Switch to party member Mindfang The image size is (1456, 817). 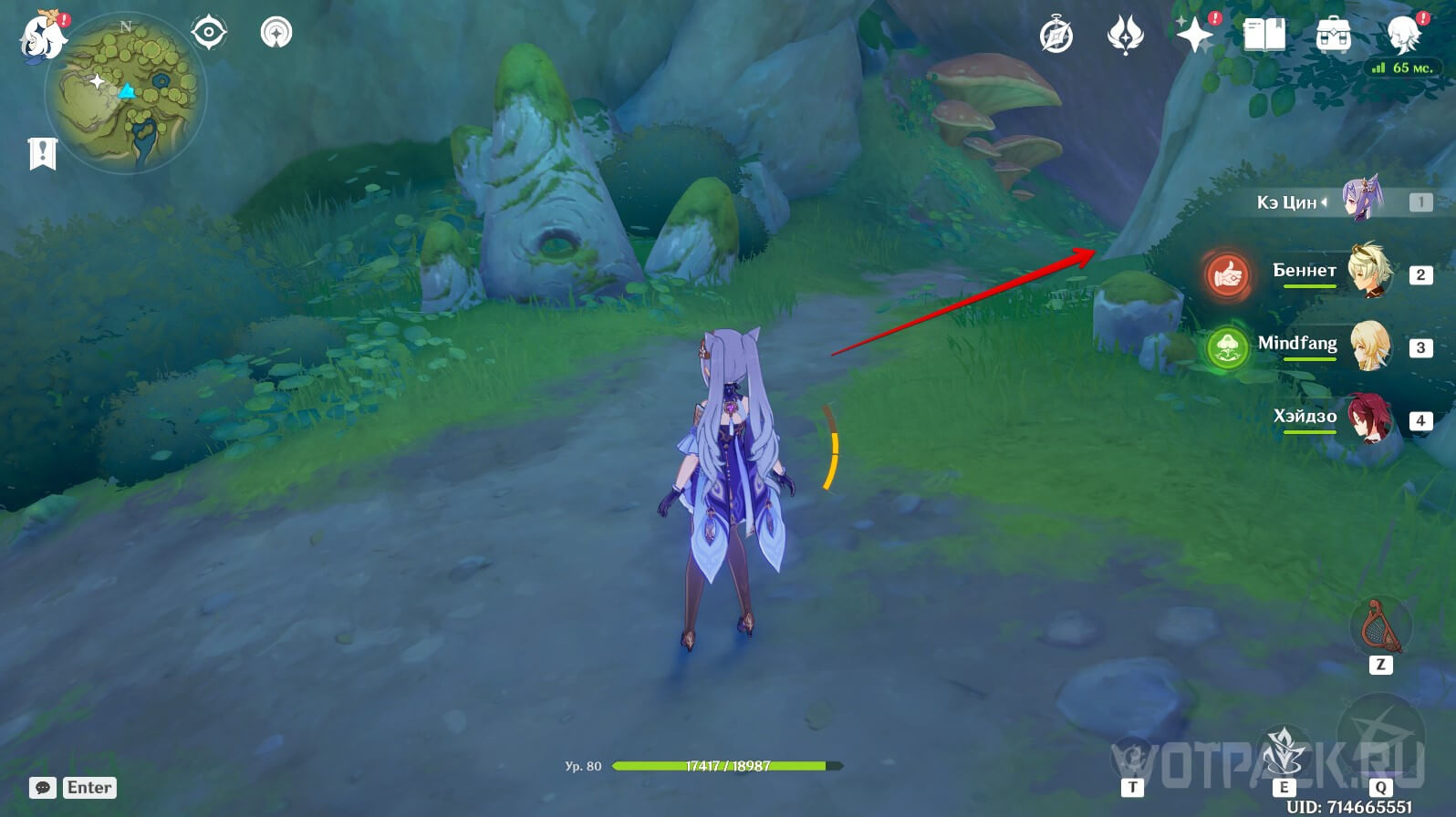tap(1368, 346)
